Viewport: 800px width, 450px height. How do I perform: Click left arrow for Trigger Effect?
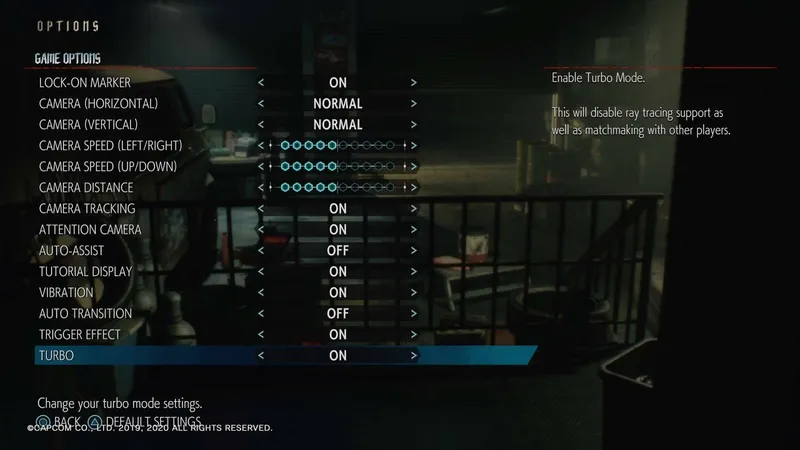point(261,335)
